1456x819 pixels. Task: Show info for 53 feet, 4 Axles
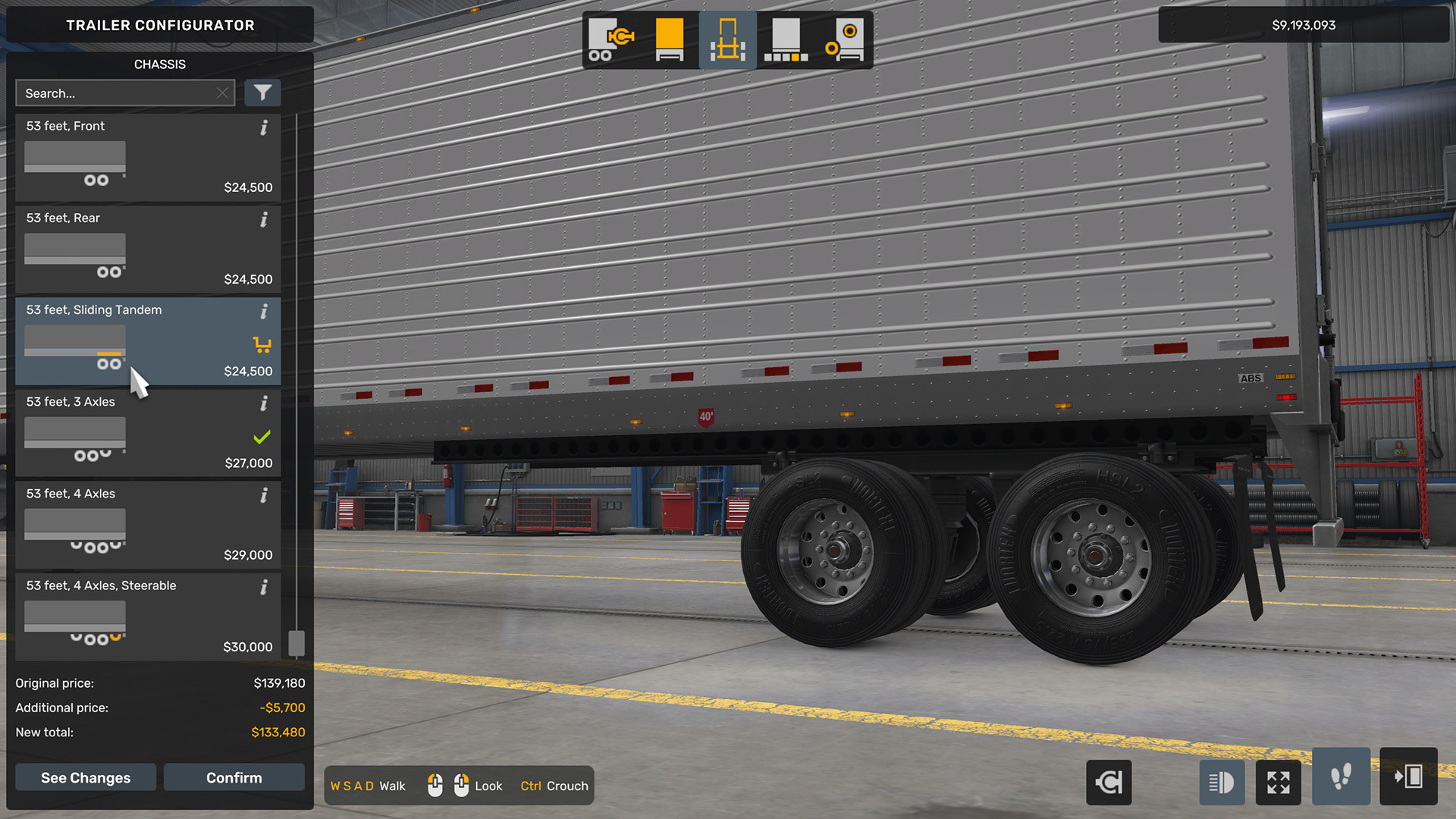(264, 495)
